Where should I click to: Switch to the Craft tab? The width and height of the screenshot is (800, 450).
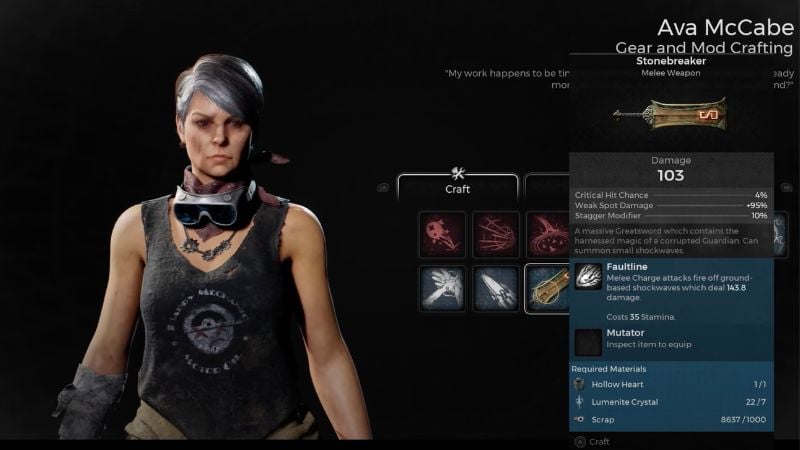click(458, 187)
